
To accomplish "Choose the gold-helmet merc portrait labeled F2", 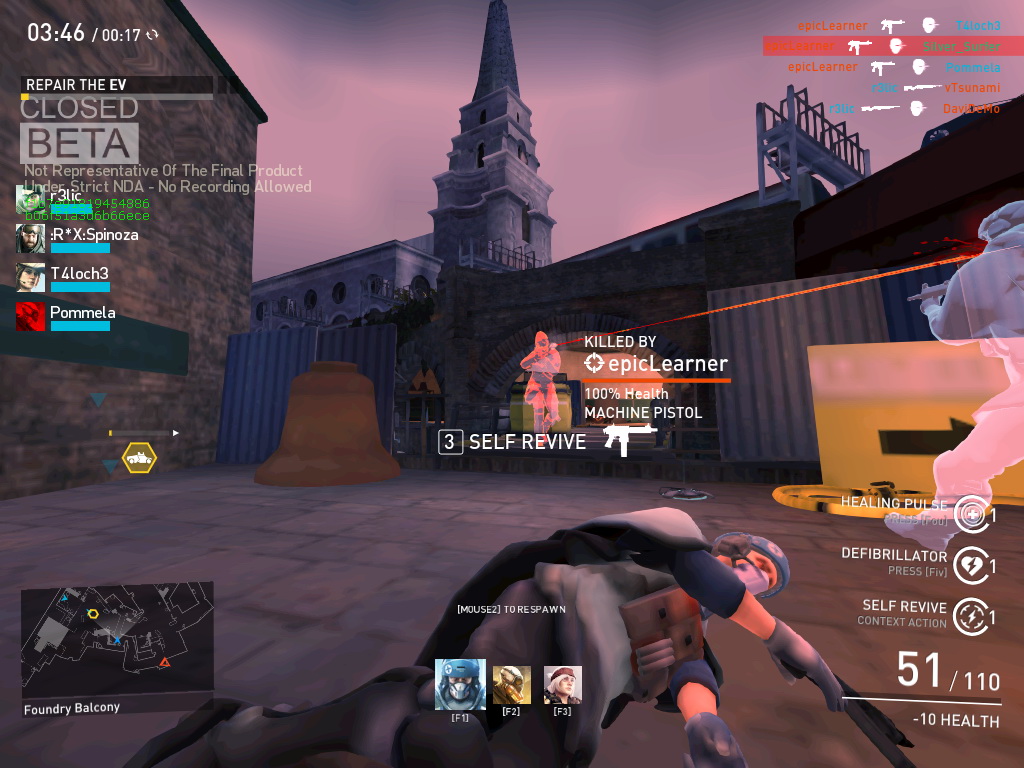I will [x=511, y=684].
